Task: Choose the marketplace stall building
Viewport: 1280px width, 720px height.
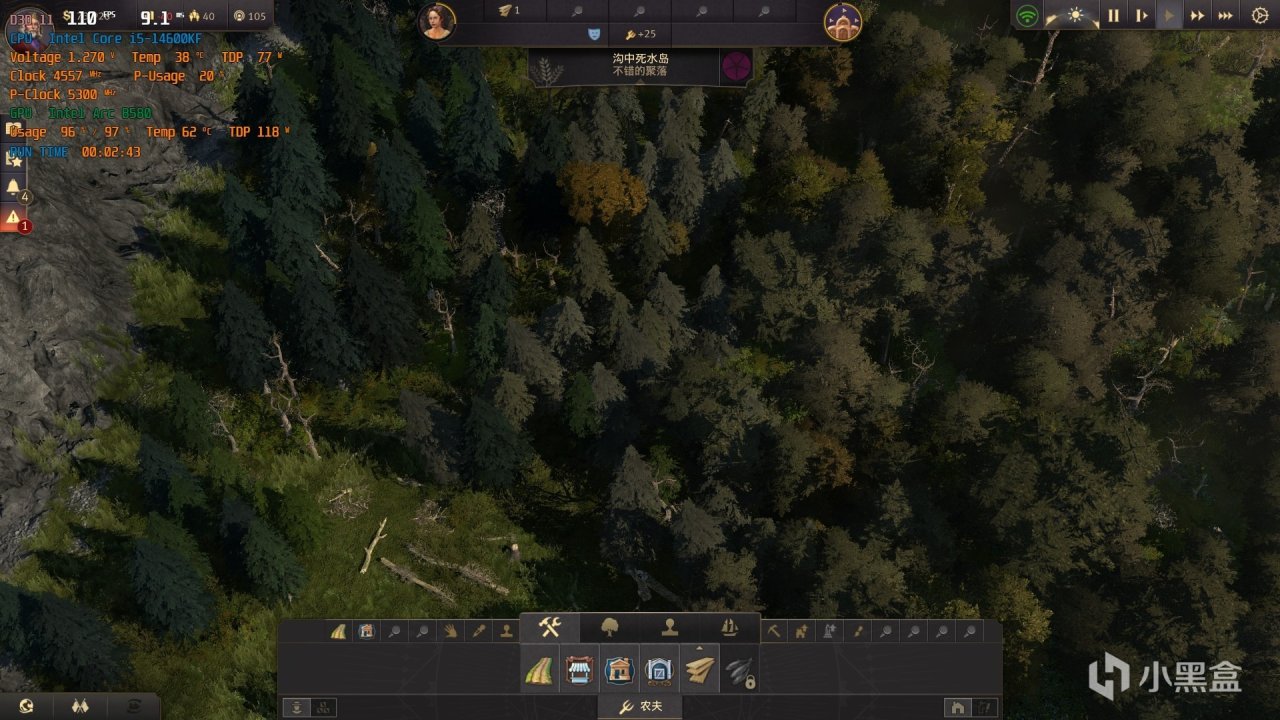Action: click(579, 670)
